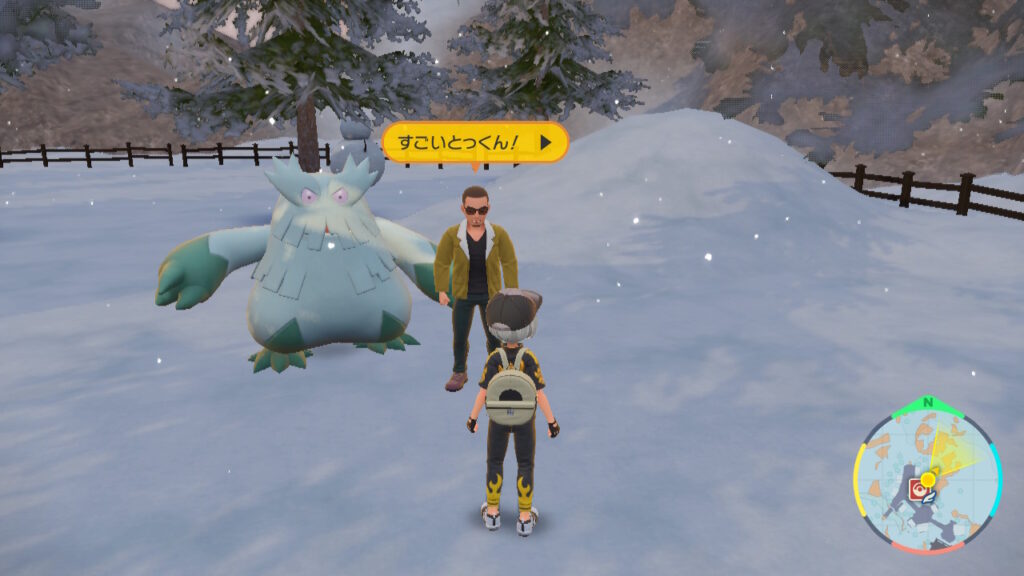The width and height of the screenshot is (1024, 576).
Task: Select the red Pokémon Center marker on minimap
Action: pos(916,489)
